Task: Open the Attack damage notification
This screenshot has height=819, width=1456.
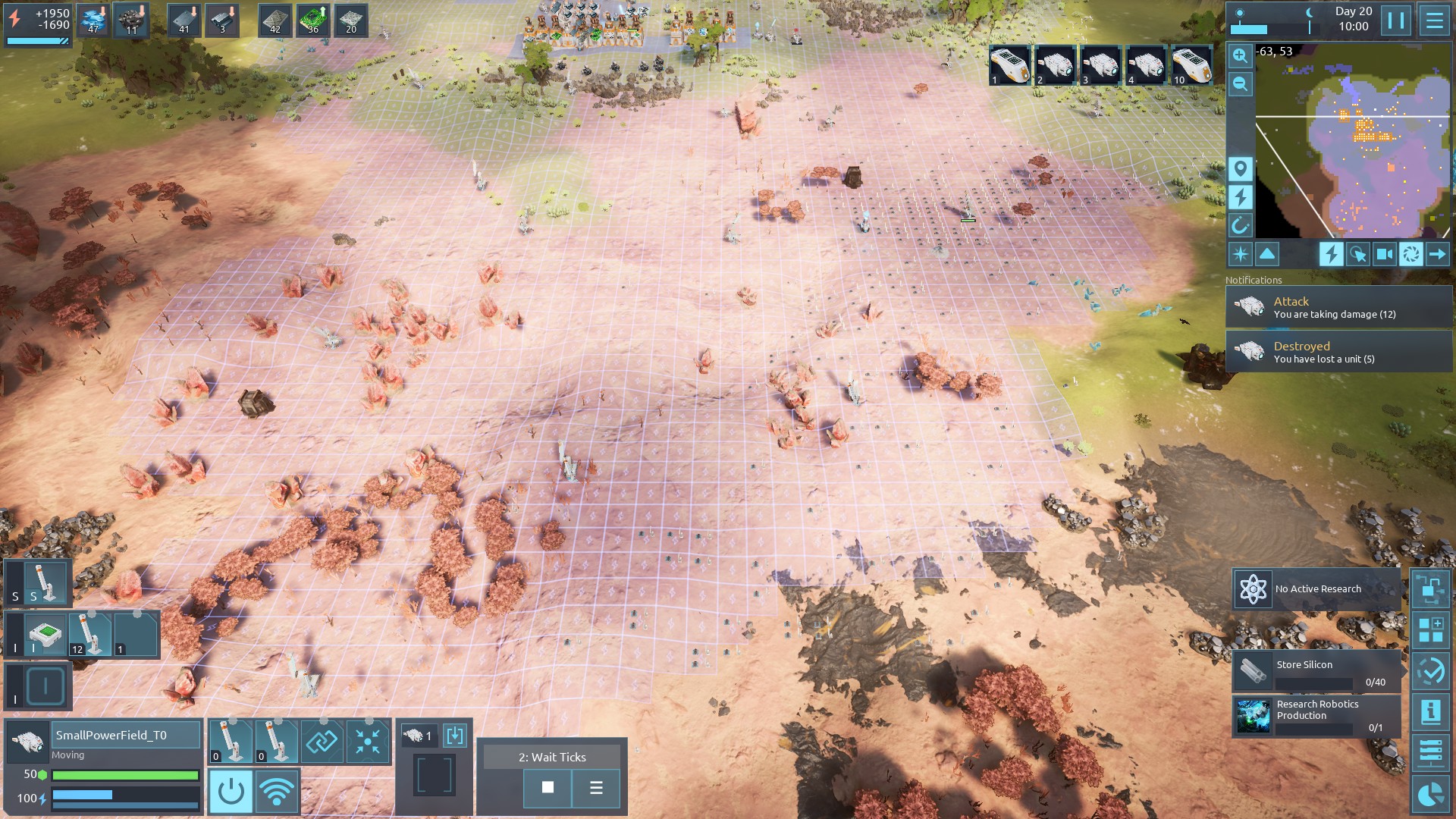Action: click(x=1338, y=307)
